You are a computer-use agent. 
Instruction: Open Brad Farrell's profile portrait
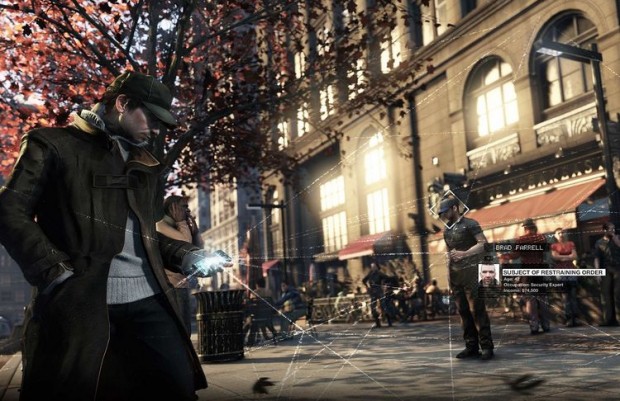coord(489,276)
